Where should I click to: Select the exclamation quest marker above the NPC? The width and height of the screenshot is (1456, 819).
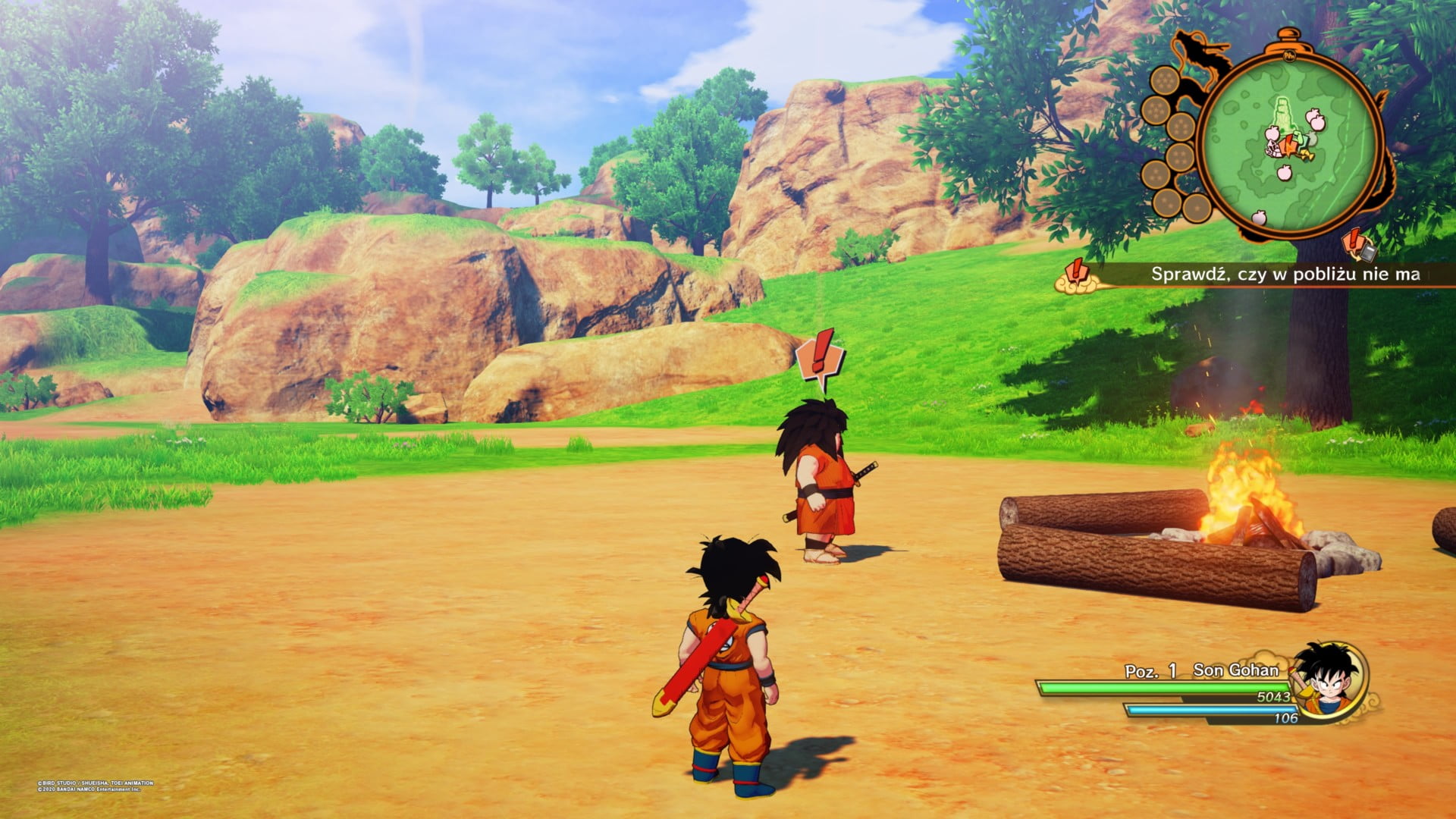[x=821, y=359]
